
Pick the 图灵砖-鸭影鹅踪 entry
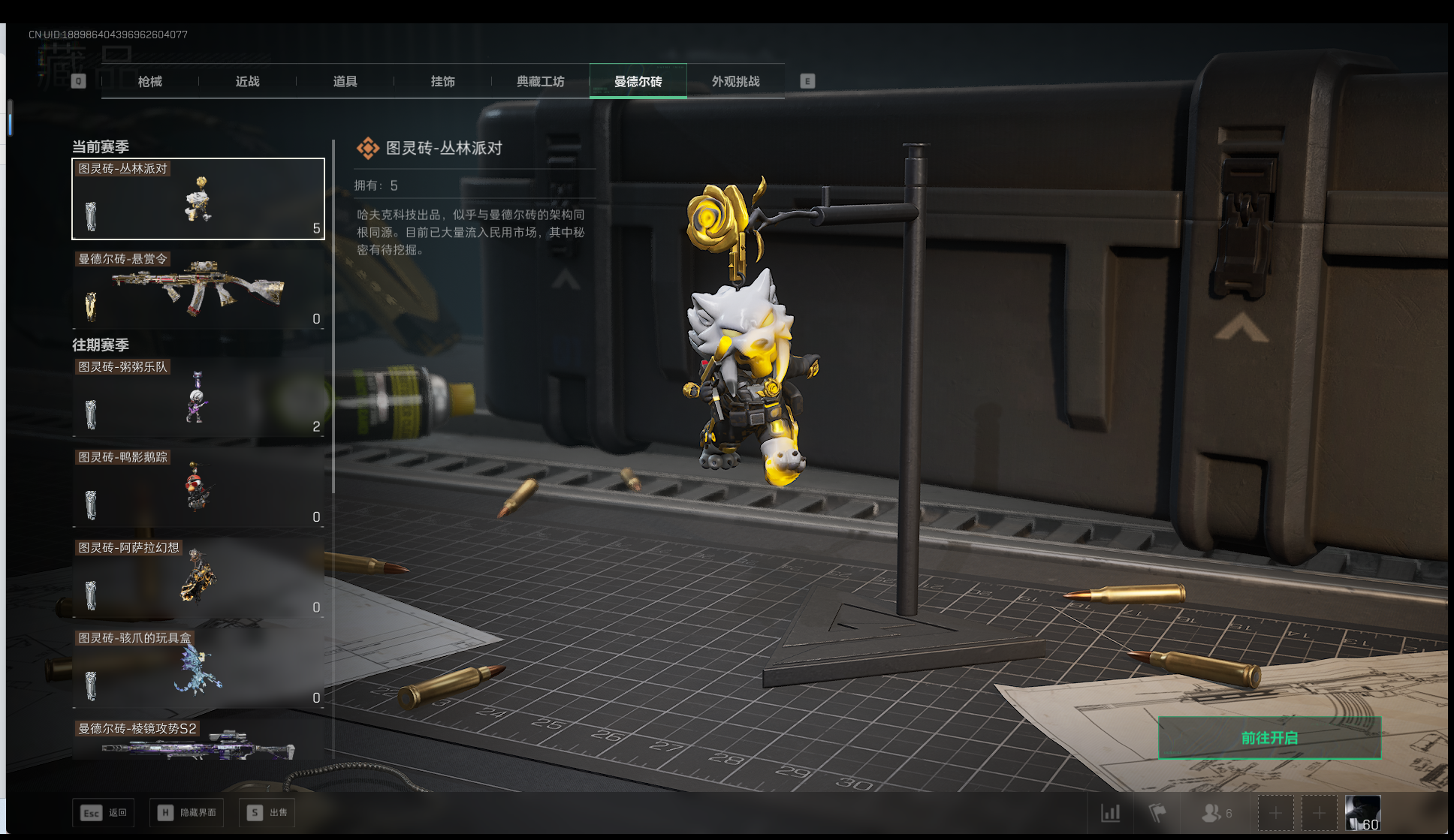(198, 488)
